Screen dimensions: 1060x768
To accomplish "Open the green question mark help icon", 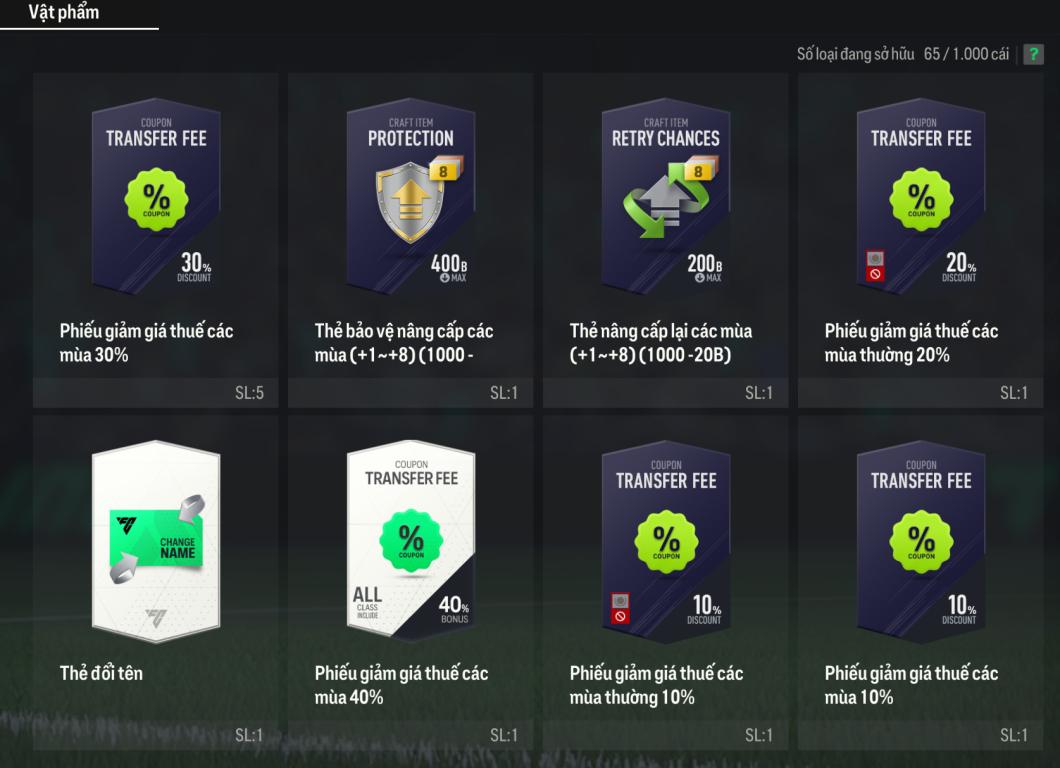I will click(1032, 54).
